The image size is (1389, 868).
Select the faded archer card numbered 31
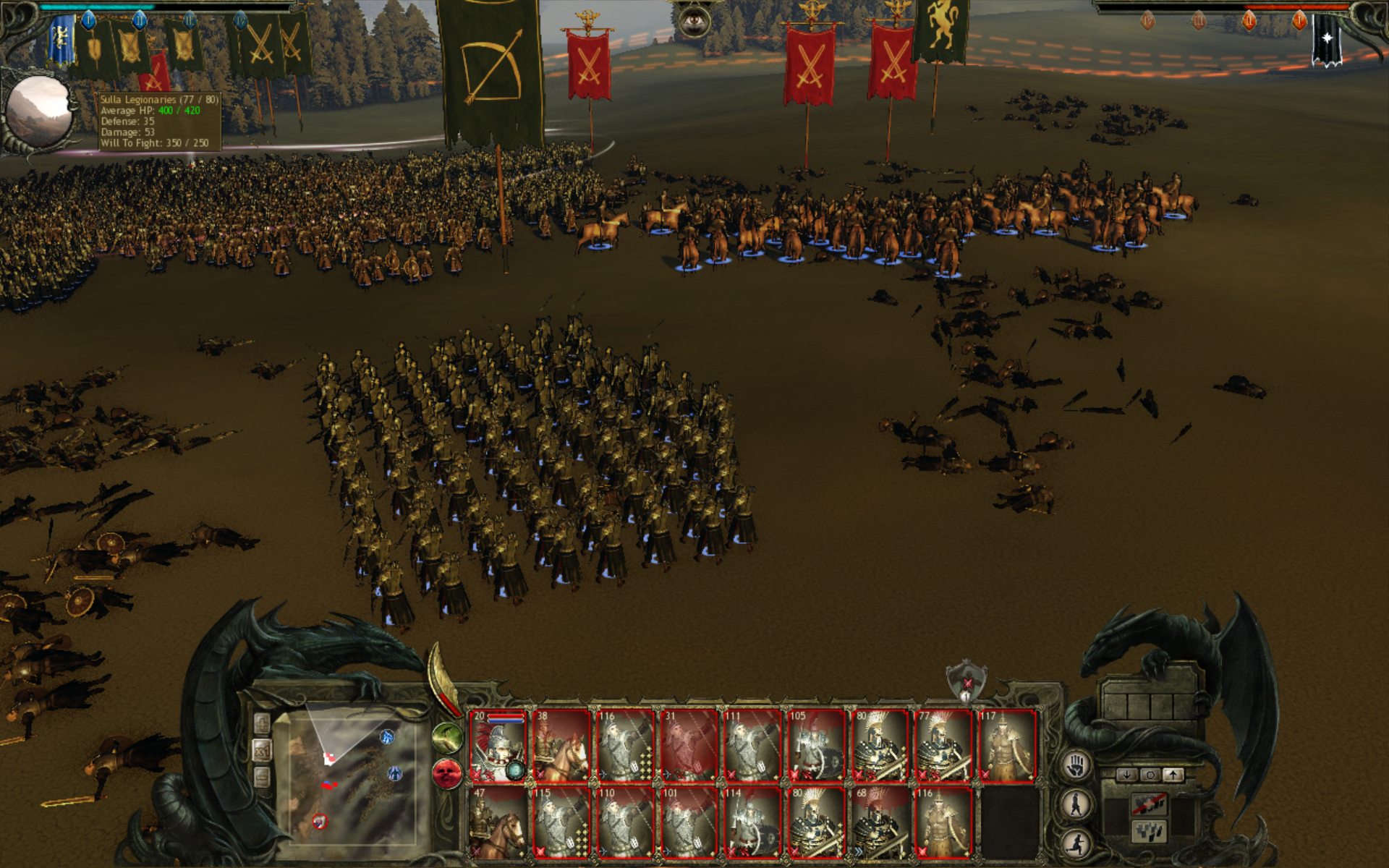coord(689,746)
